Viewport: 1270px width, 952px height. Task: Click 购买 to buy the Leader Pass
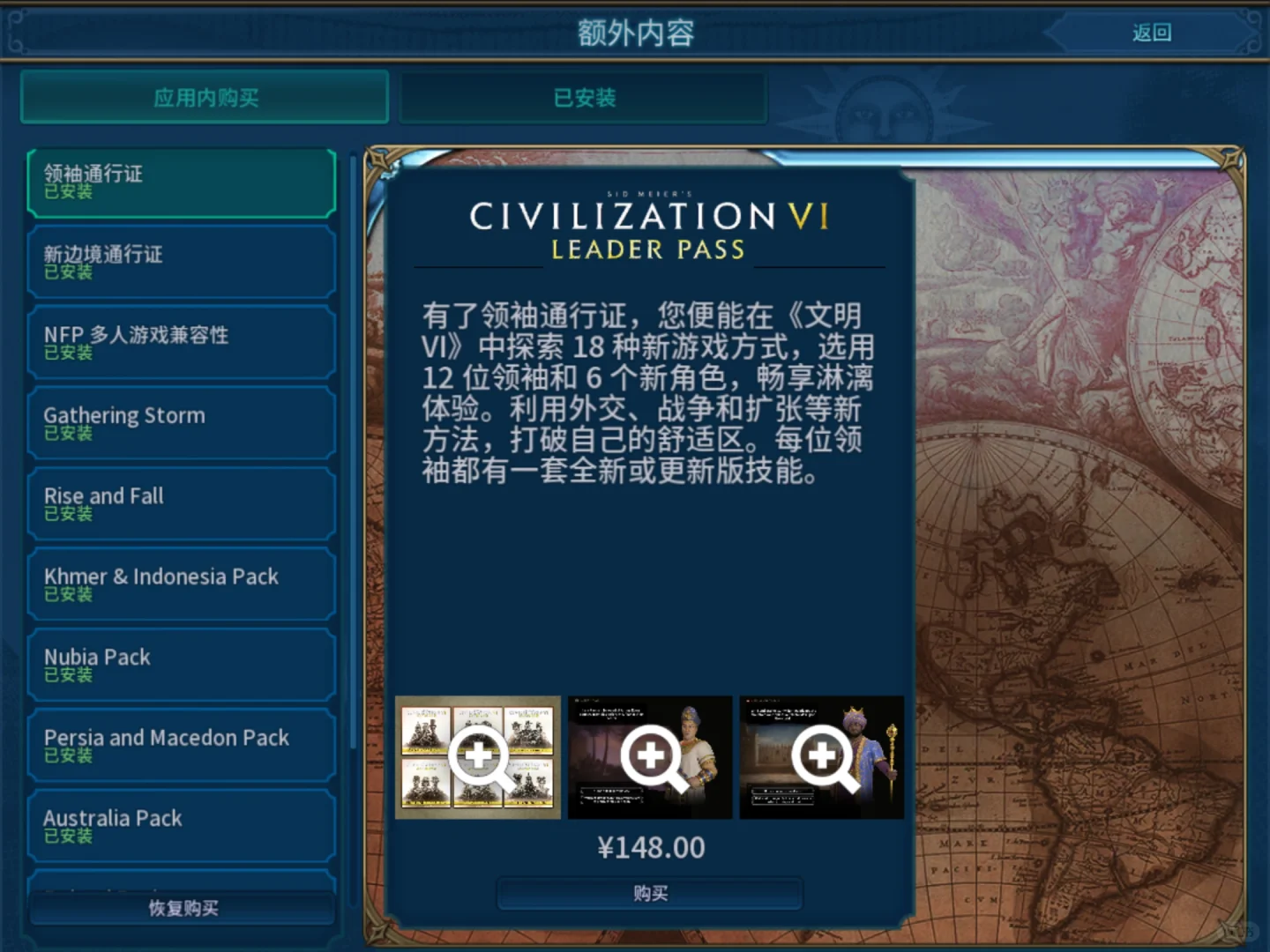650,893
